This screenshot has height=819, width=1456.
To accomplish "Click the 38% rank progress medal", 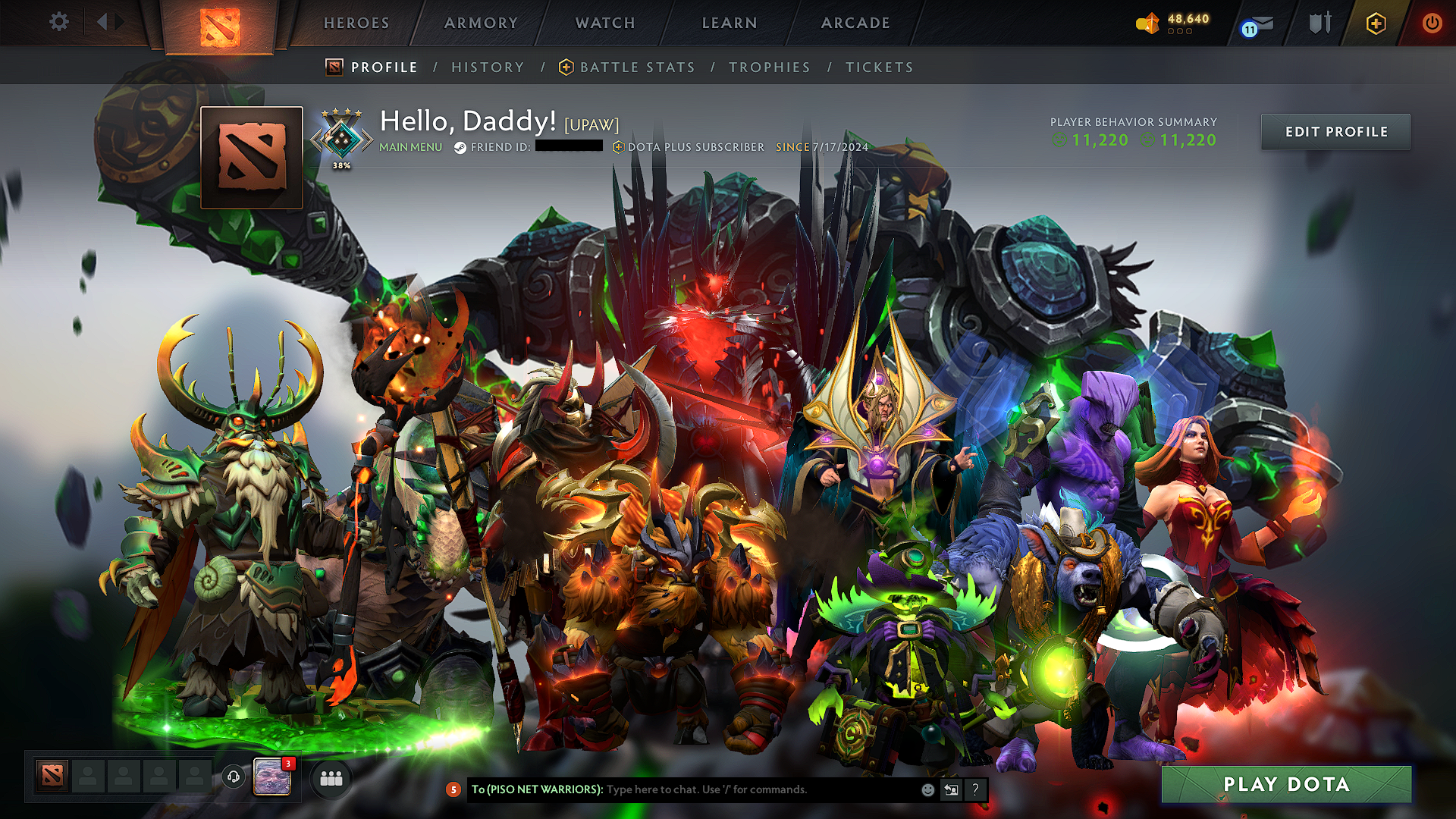I will click(x=342, y=137).
